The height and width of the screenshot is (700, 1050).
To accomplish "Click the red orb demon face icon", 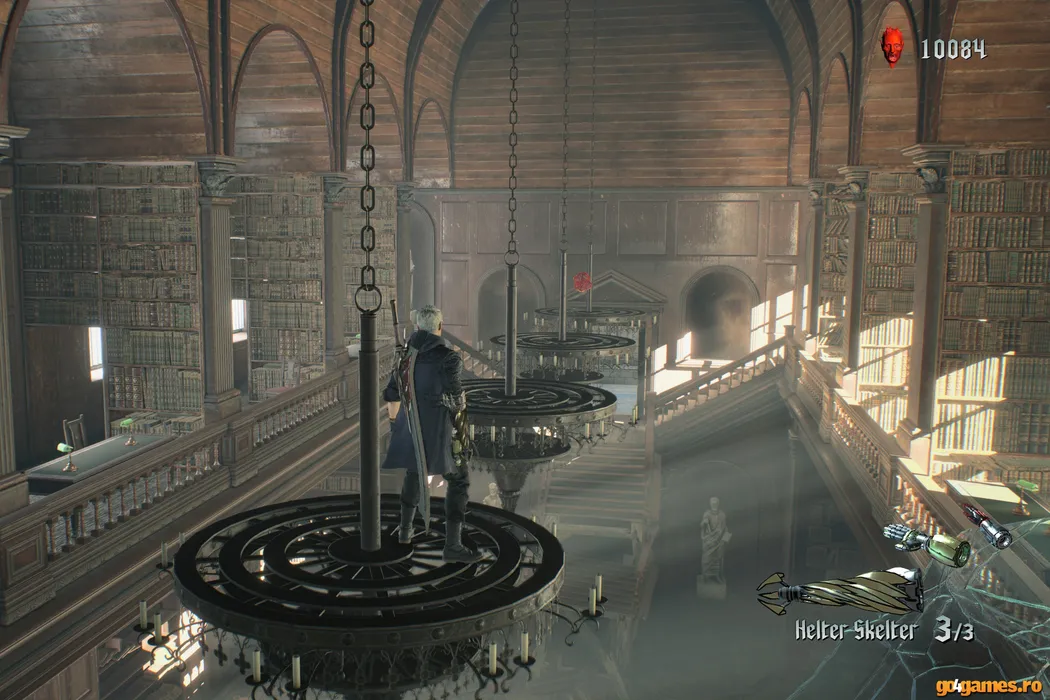I will (x=892, y=47).
